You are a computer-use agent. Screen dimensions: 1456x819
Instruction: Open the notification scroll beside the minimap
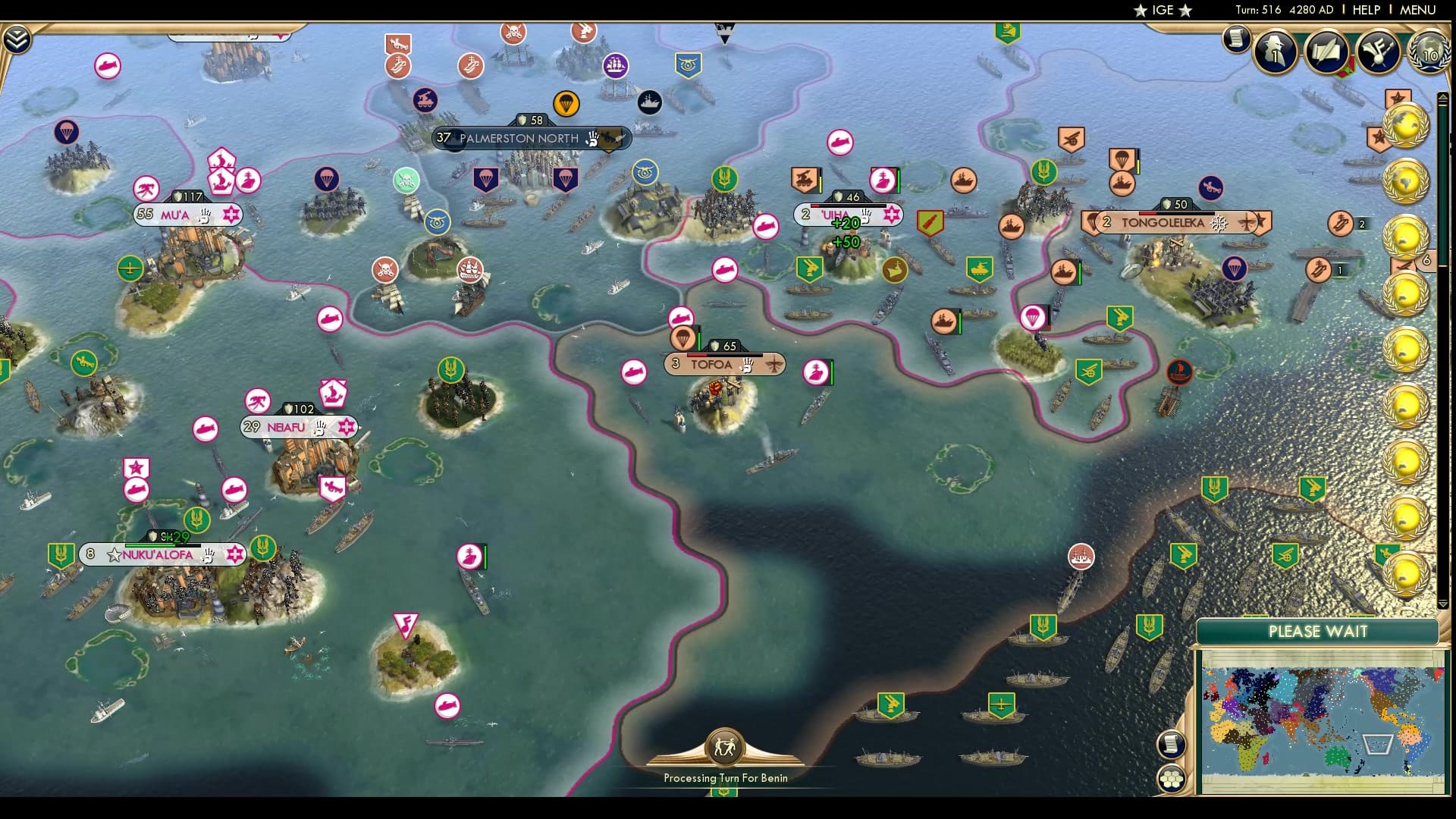[x=1172, y=745]
